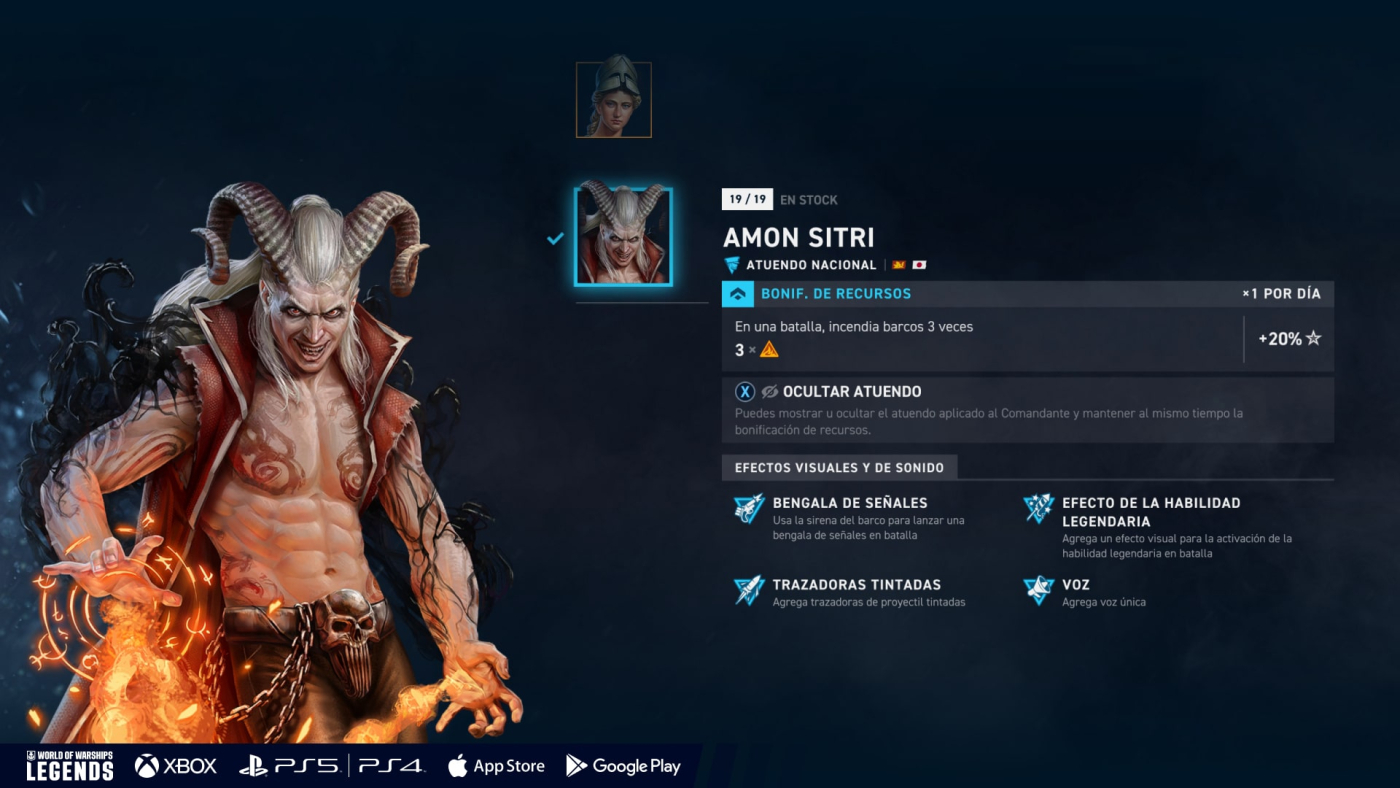1400x788 pixels.
Task: Click the App Store logo
Action: (x=497, y=766)
